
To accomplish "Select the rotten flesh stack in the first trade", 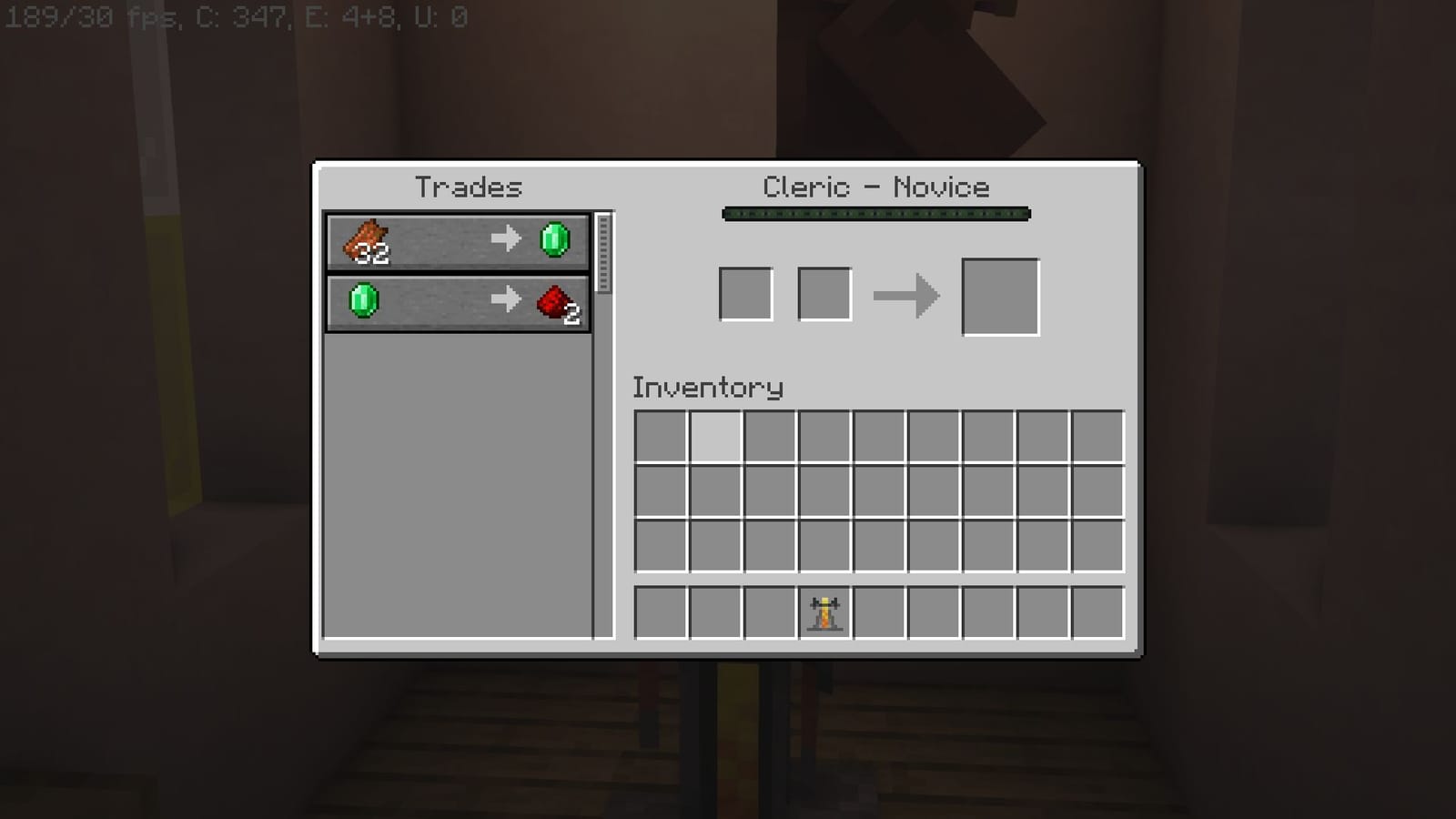I will pos(369,241).
